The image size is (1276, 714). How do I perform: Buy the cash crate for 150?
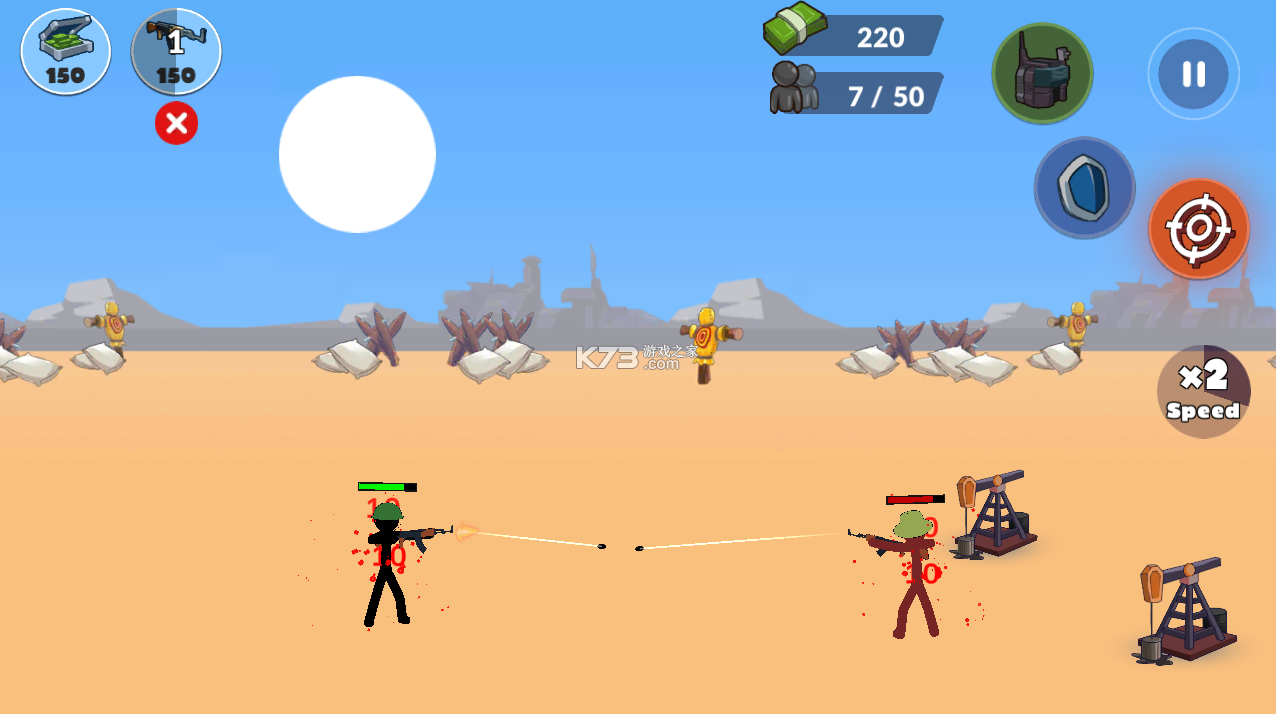(66, 52)
